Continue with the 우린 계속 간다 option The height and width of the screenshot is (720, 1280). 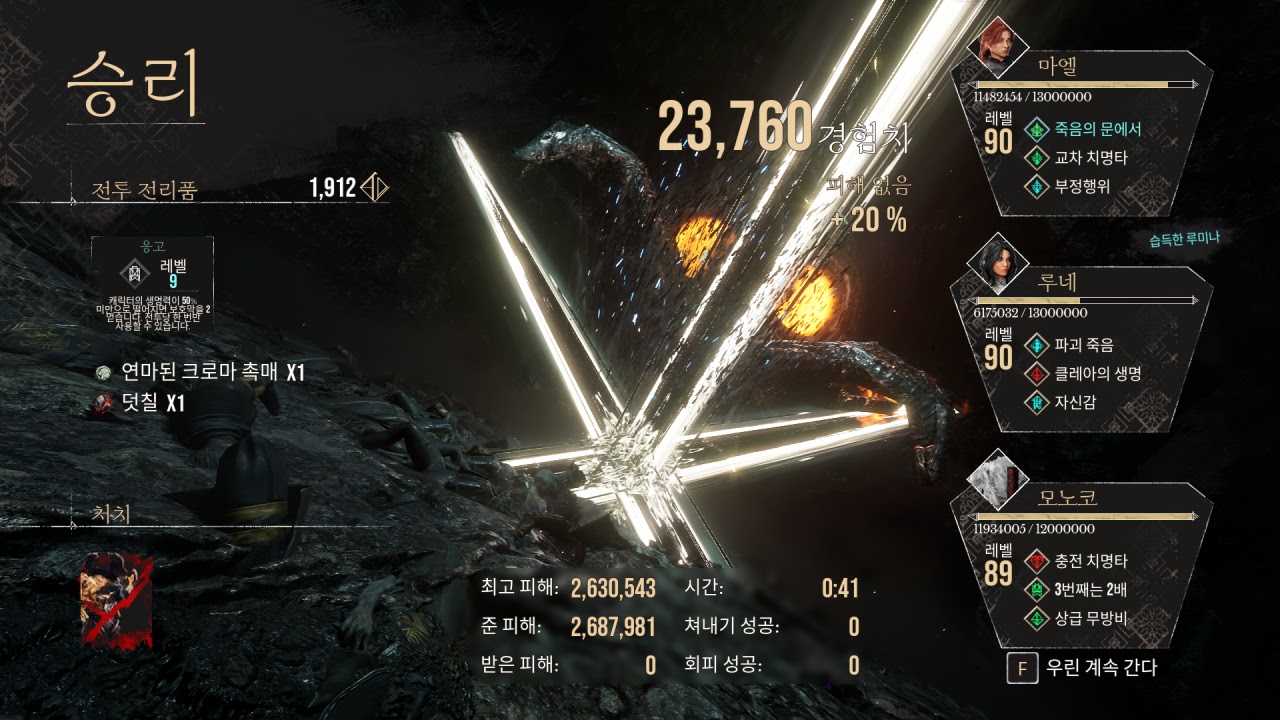point(1084,668)
